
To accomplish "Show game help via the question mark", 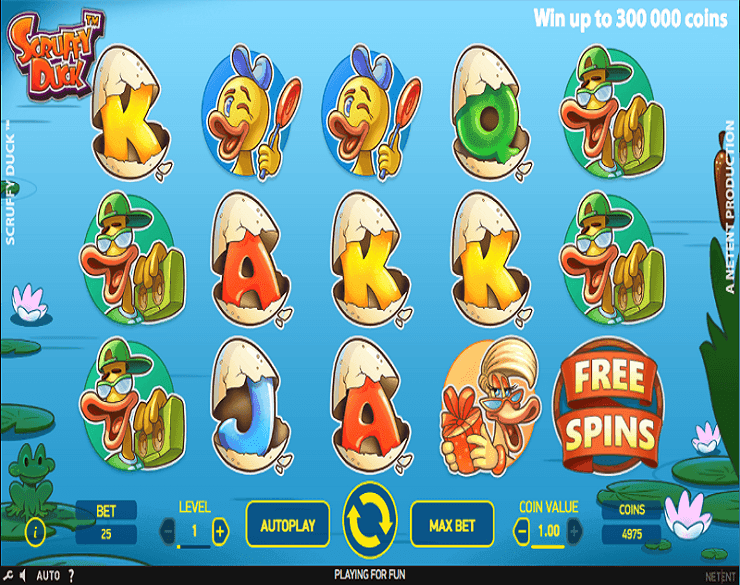I will click(71, 576).
